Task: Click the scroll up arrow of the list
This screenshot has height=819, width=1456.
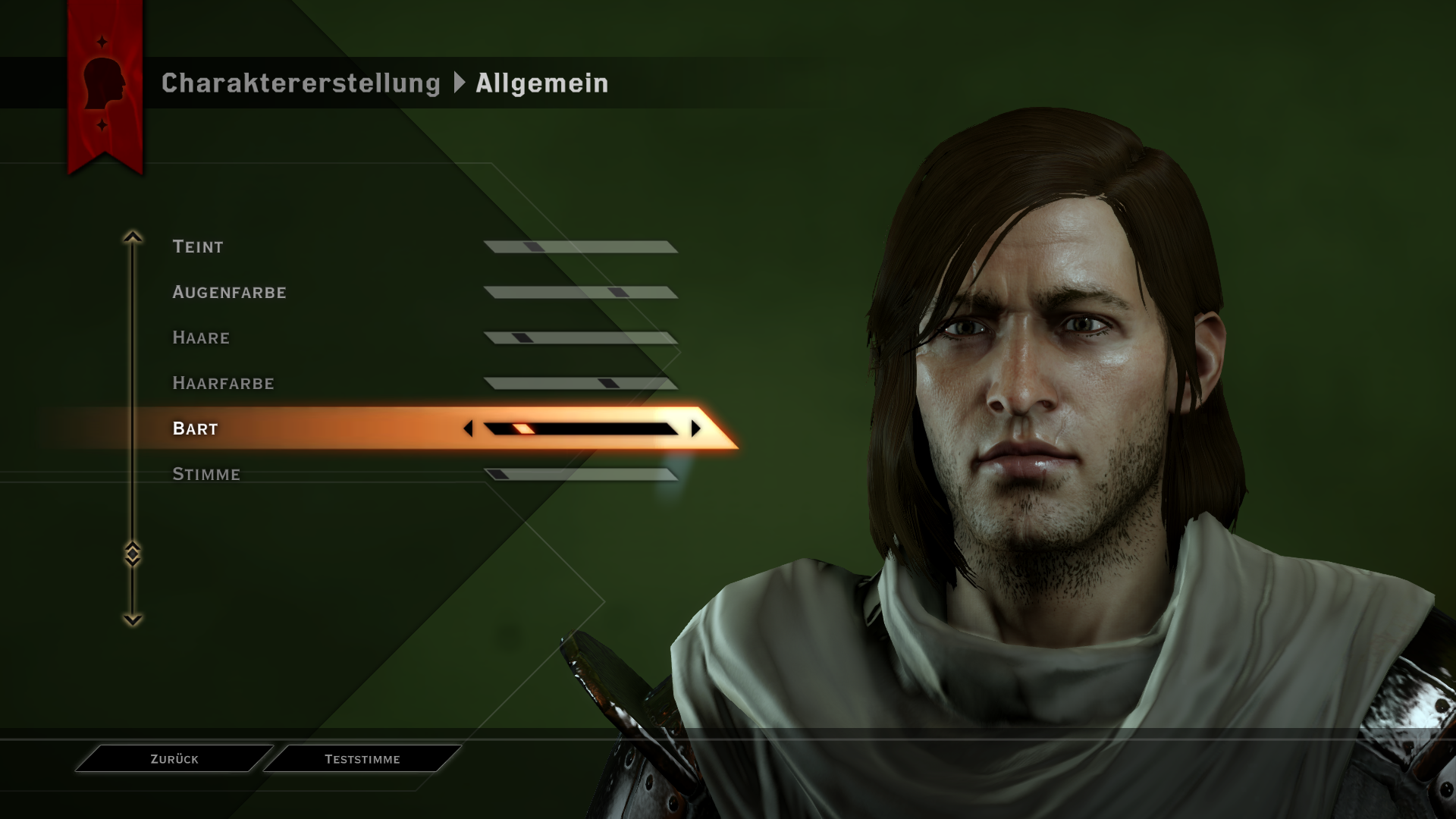Action: 133,237
